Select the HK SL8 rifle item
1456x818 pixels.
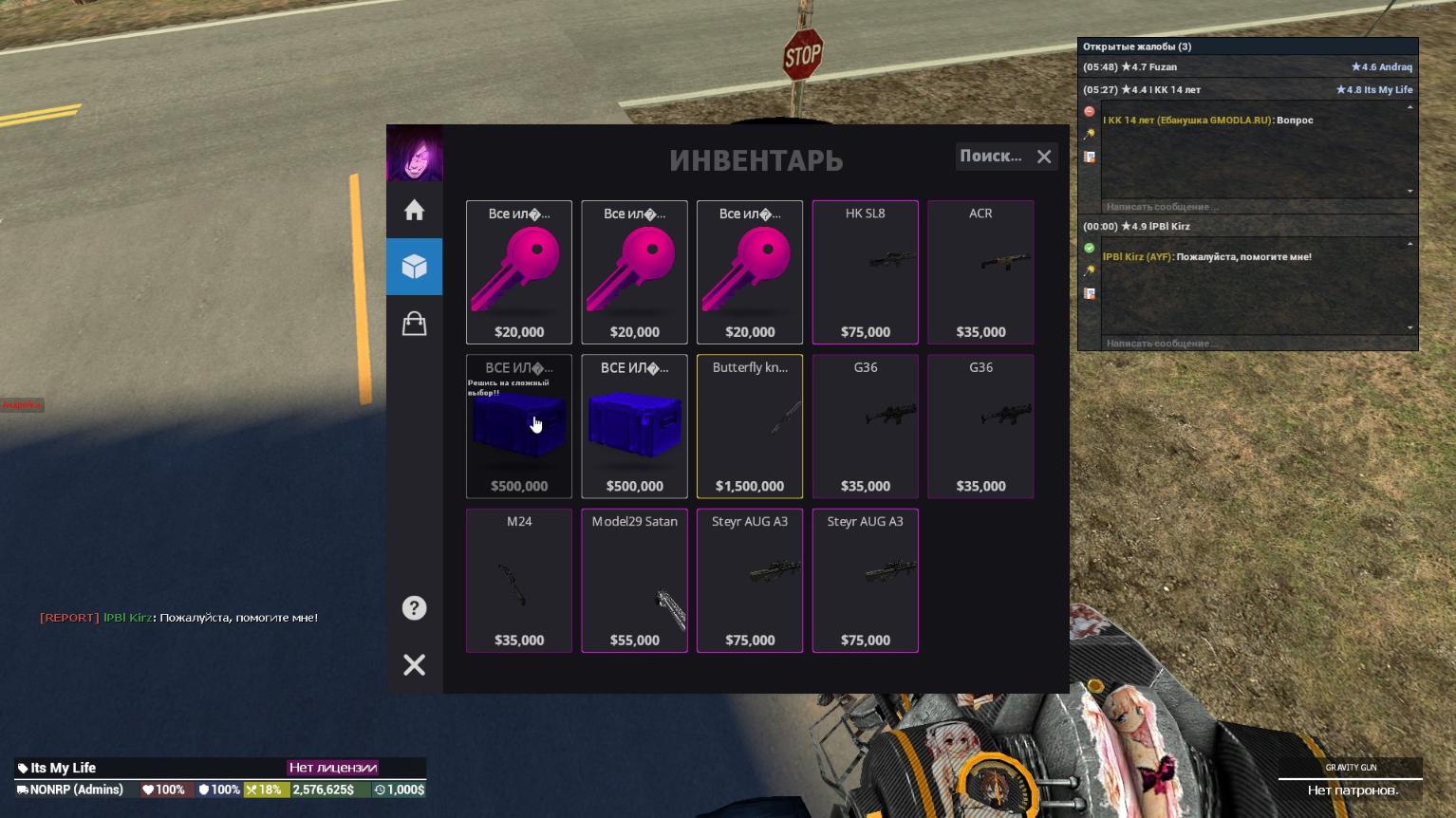(x=865, y=272)
